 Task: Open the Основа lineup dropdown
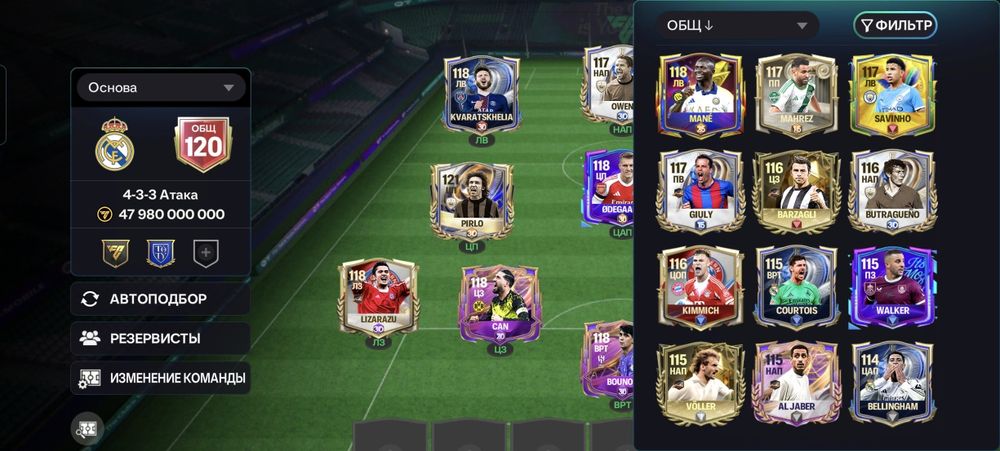click(160, 88)
